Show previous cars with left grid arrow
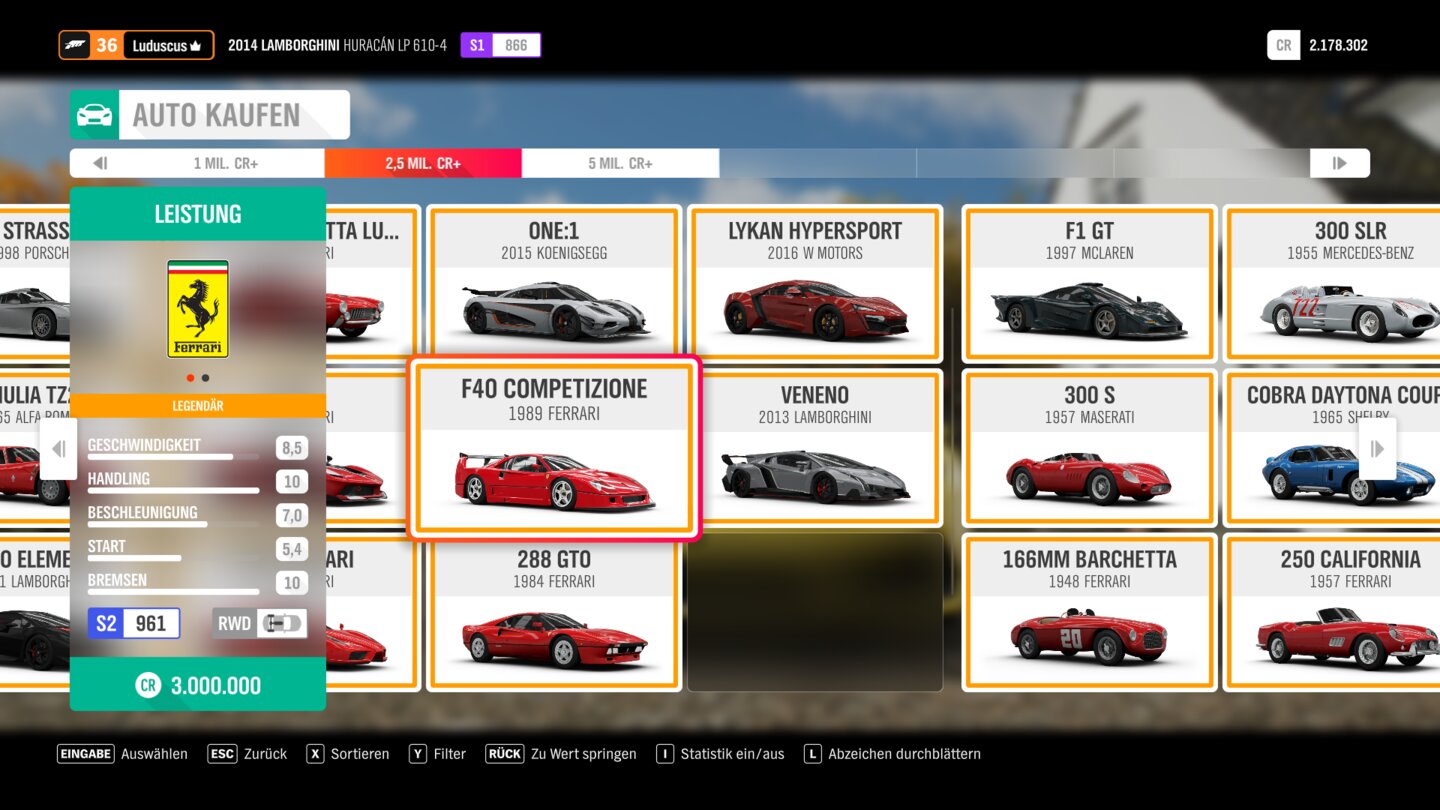1440x810 pixels. [x=58, y=449]
